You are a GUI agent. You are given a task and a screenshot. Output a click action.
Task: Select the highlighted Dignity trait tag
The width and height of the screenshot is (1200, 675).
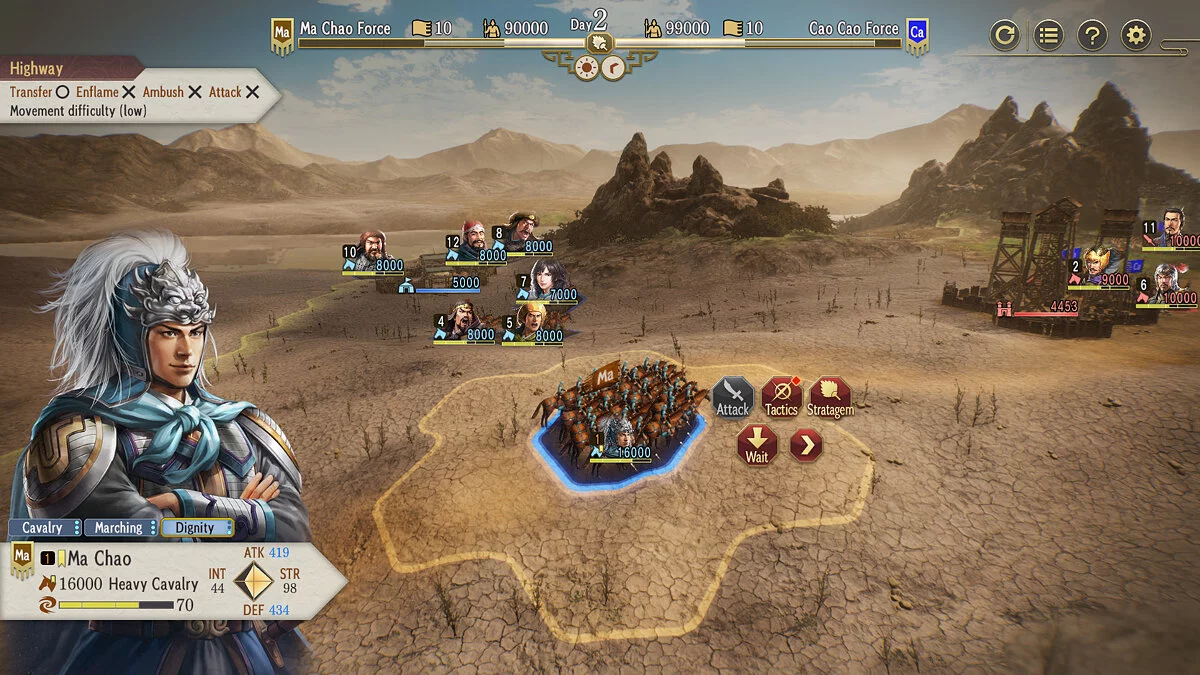(196, 527)
